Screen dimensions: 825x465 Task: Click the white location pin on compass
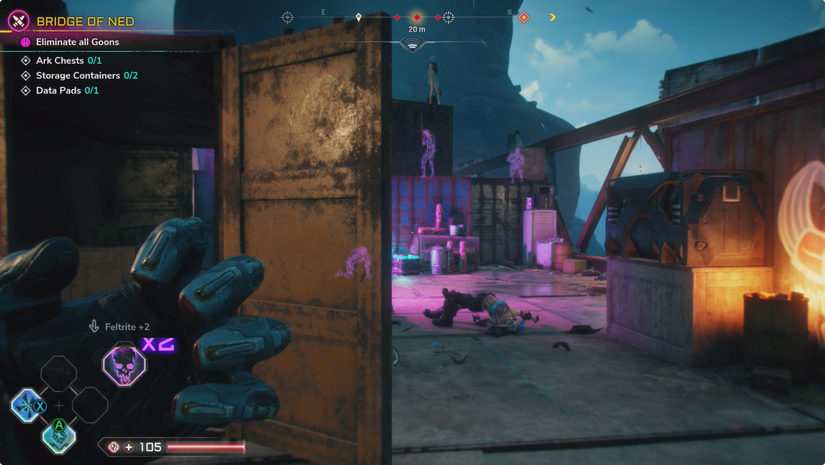[x=359, y=17]
